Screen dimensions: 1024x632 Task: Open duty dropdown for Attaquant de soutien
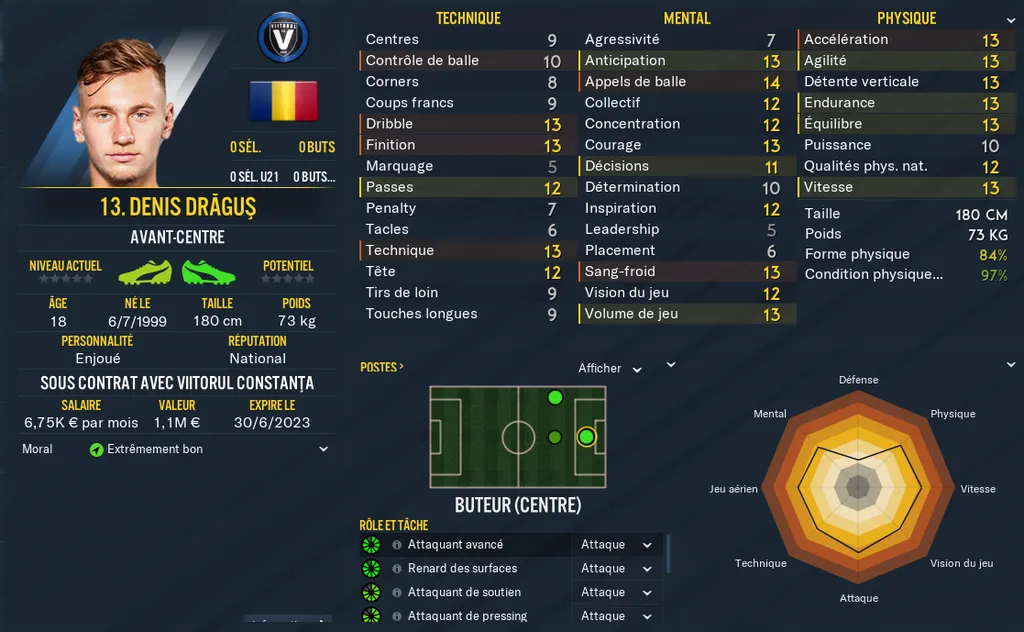616,592
